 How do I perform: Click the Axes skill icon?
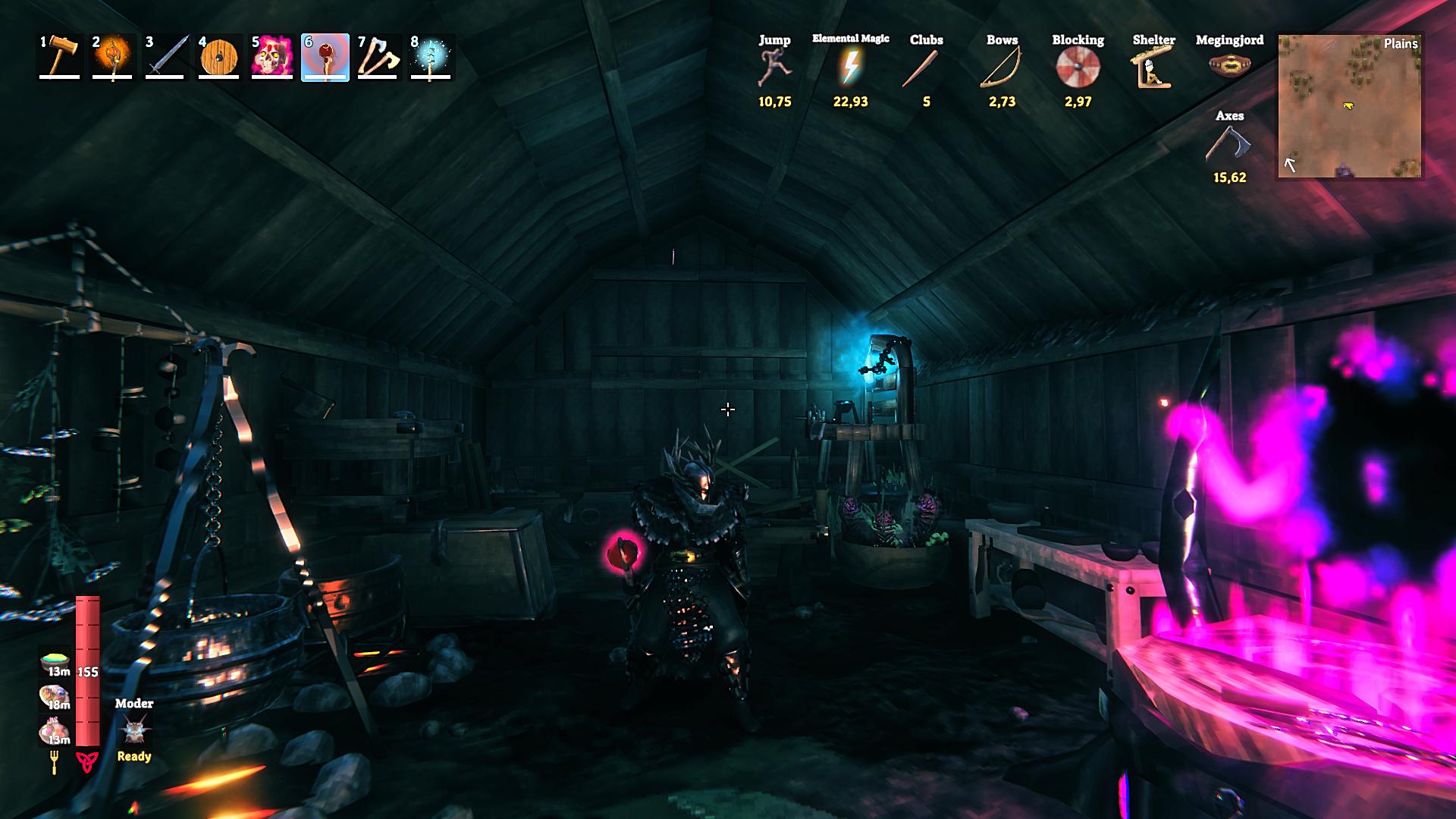(1229, 144)
